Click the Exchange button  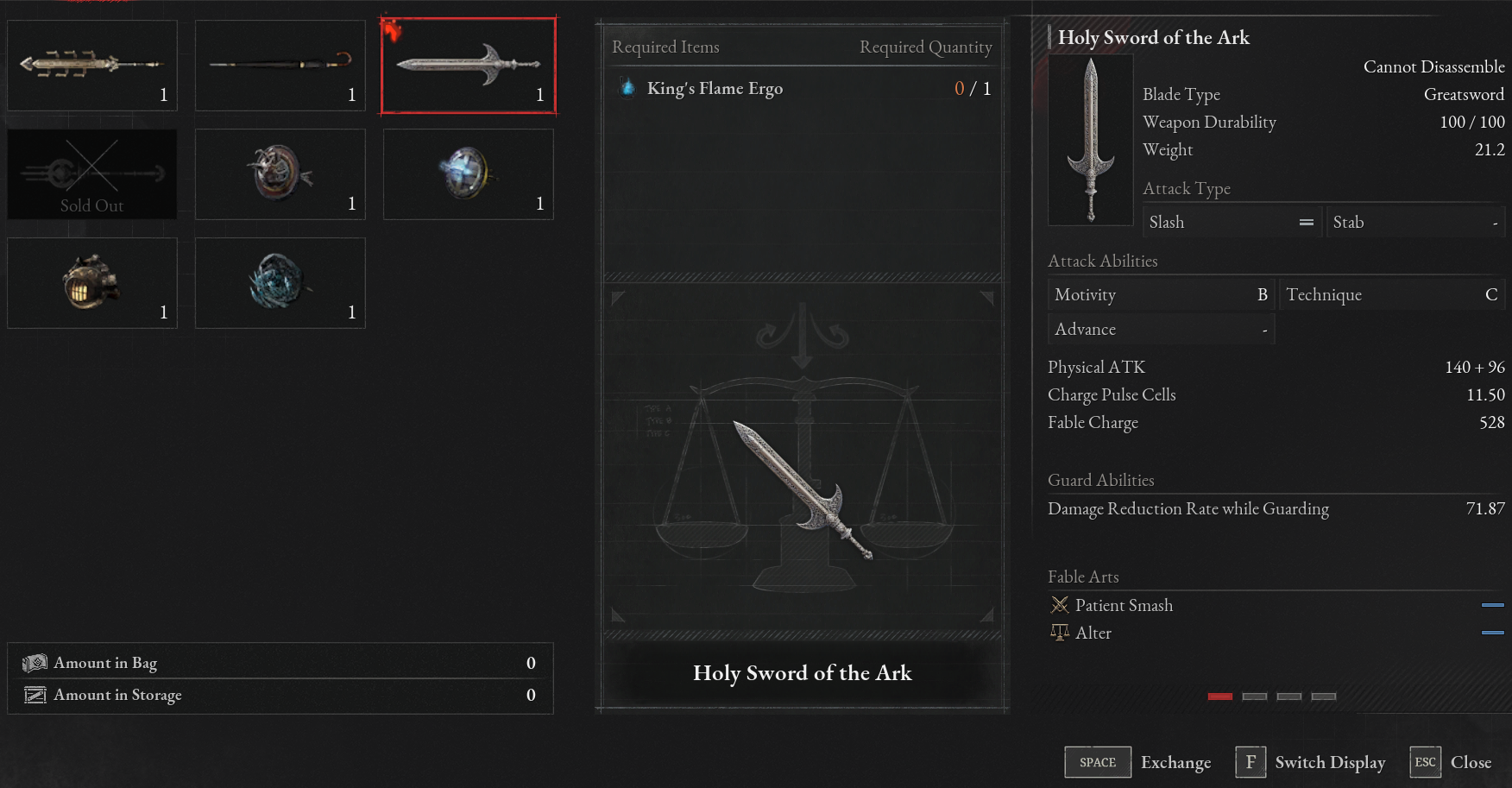pyautogui.click(x=1175, y=762)
